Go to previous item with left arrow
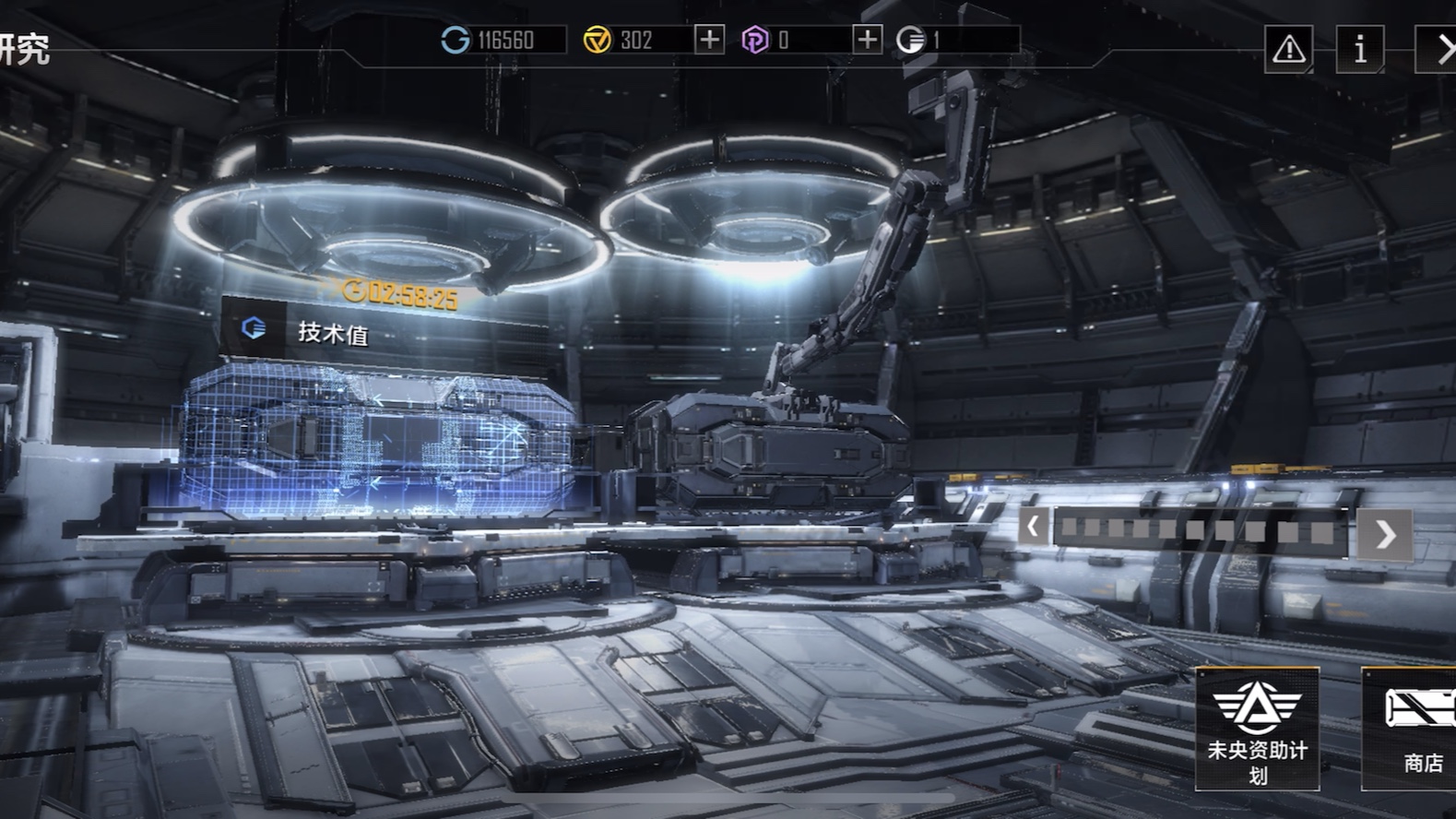1456x819 pixels. click(1033, 528)
